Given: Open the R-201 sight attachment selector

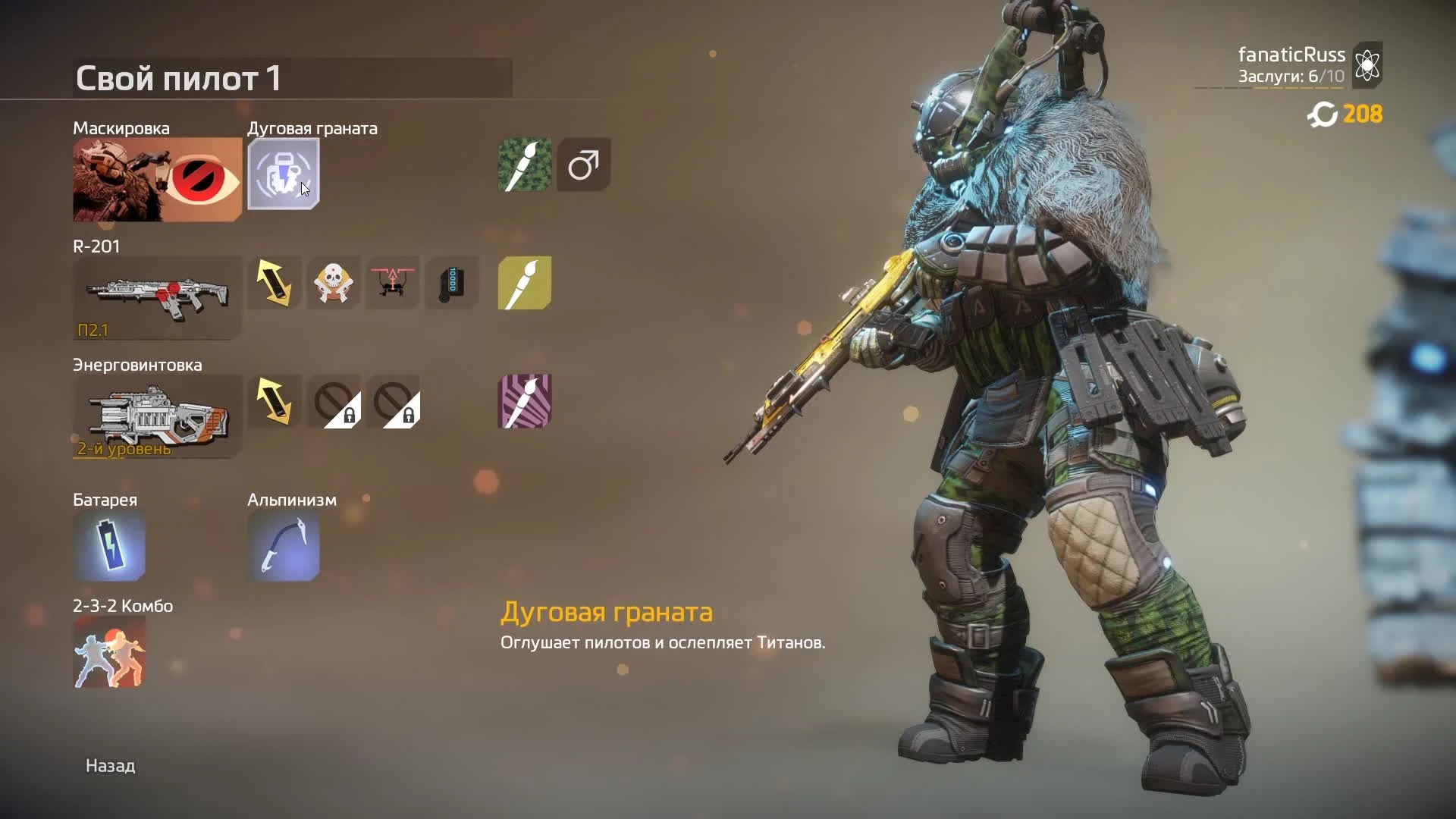Looking at the screenshot, I should pos(393,283).
